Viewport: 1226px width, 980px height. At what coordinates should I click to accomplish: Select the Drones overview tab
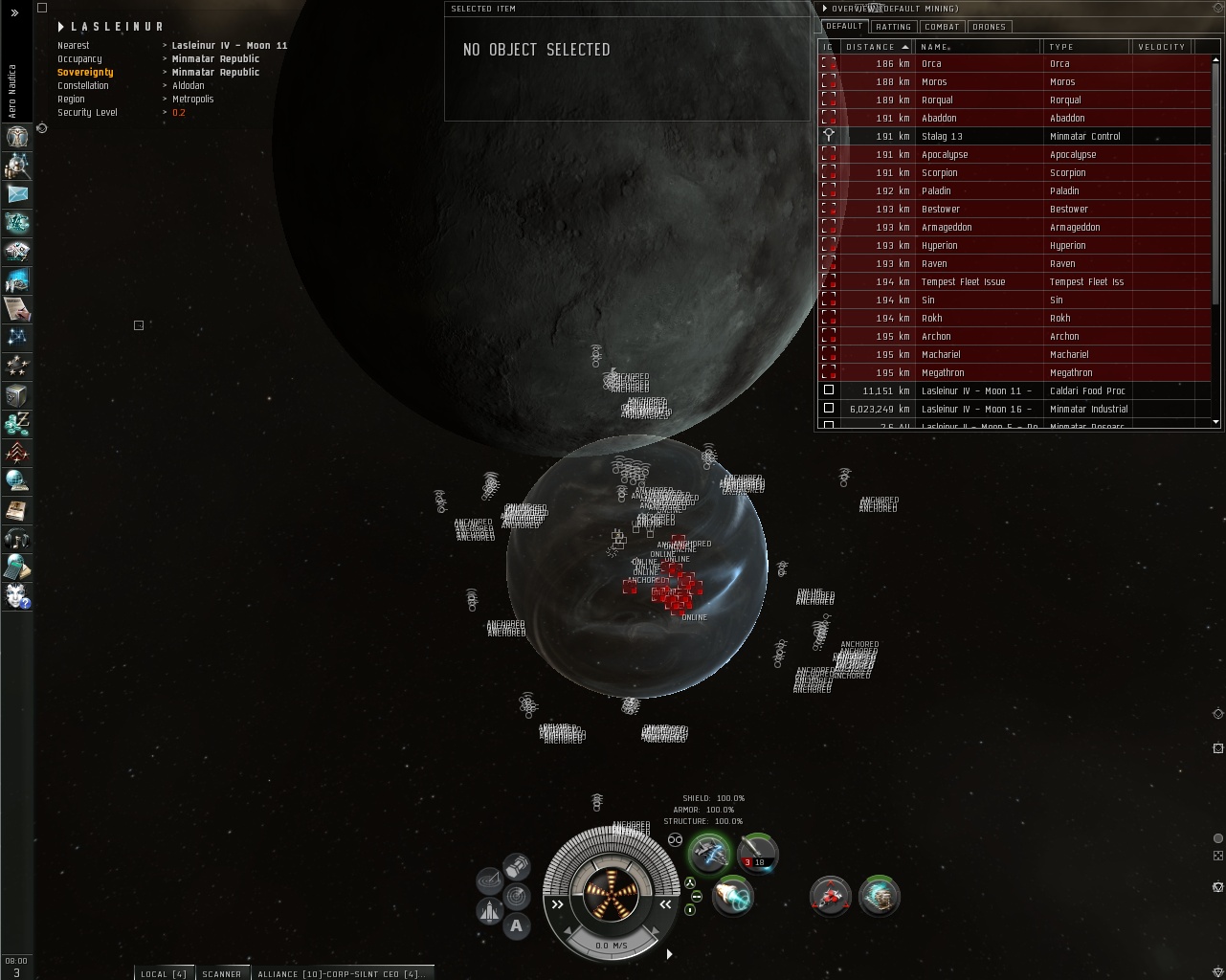[989, 27]
